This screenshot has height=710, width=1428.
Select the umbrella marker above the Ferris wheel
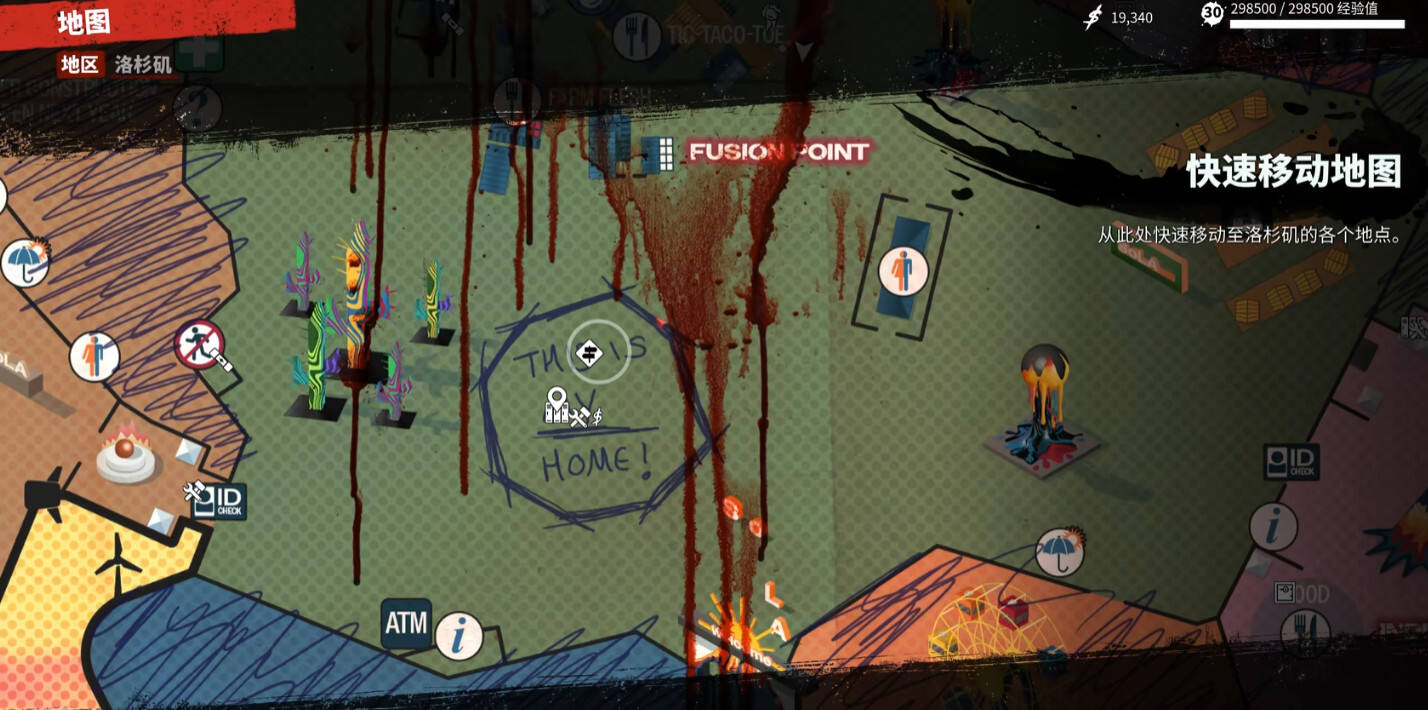tap(1060, 552)
